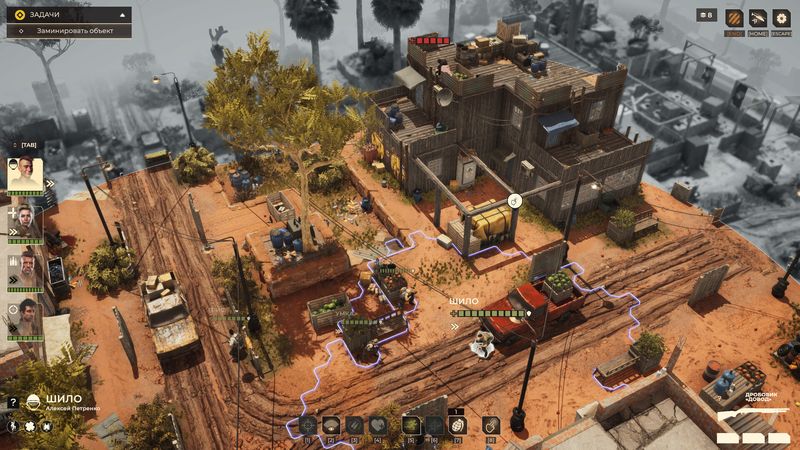This screenshot has height=450, width=800.
Task: Use the heart heal ability
Action: tap(379, 426)
